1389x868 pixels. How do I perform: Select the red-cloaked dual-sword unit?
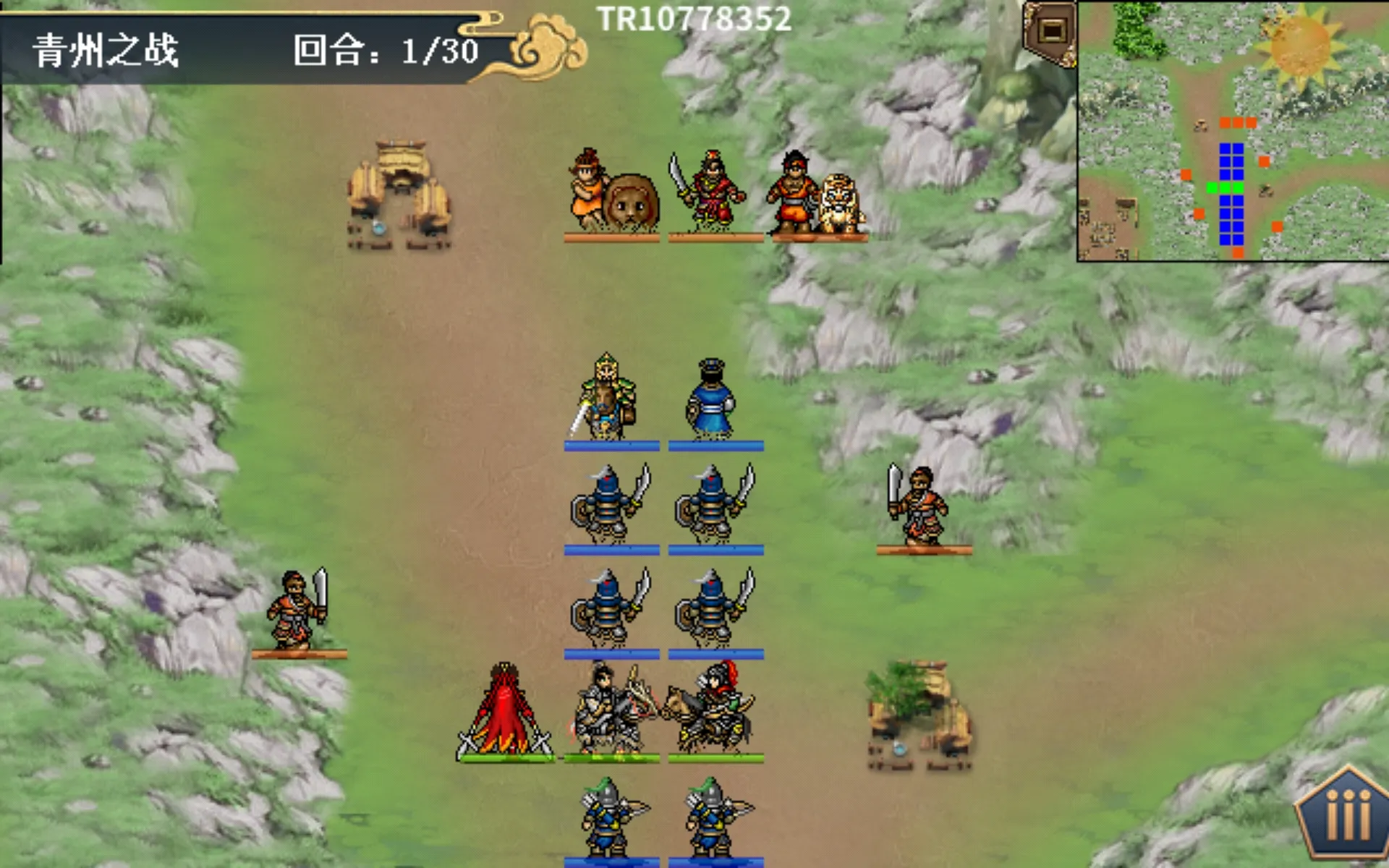(506, 712)
